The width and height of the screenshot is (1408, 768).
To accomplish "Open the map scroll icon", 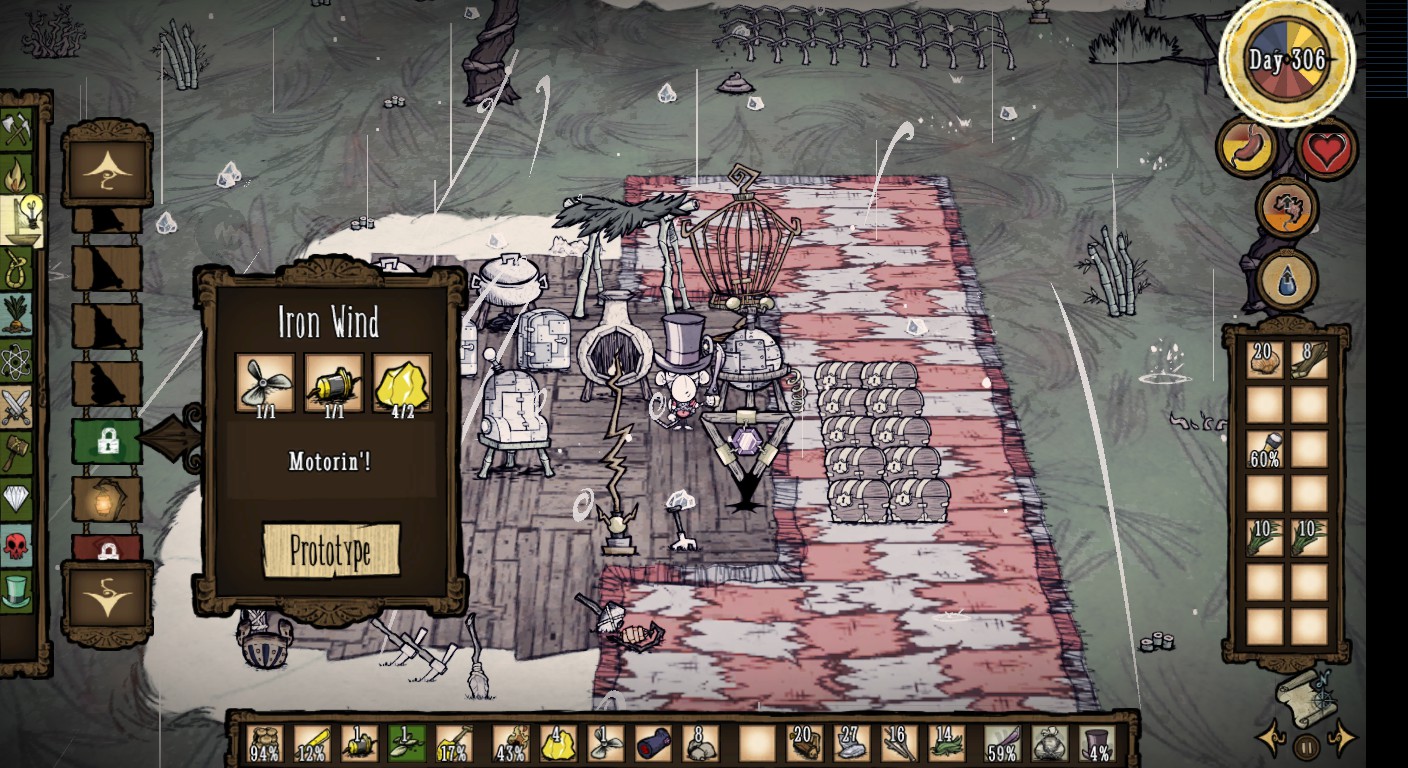I will click(1303, 693).
